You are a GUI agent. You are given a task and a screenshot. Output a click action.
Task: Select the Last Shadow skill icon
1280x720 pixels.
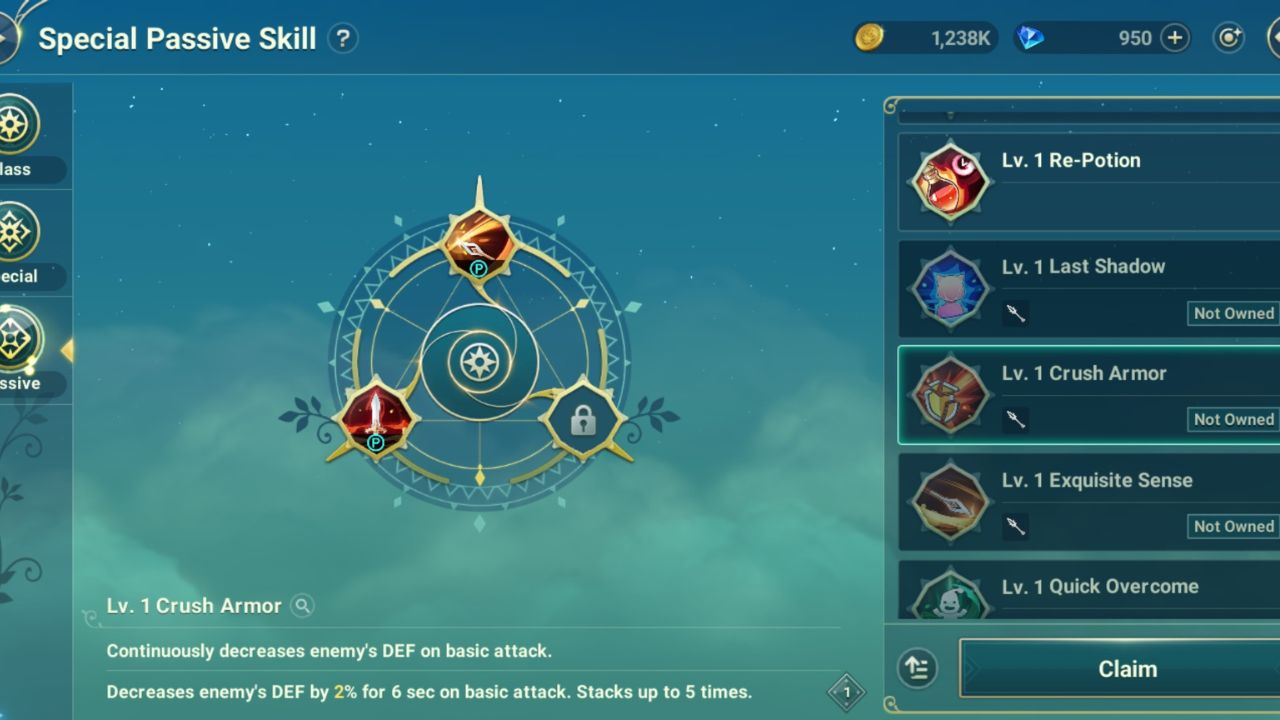(x=948, y=288)
